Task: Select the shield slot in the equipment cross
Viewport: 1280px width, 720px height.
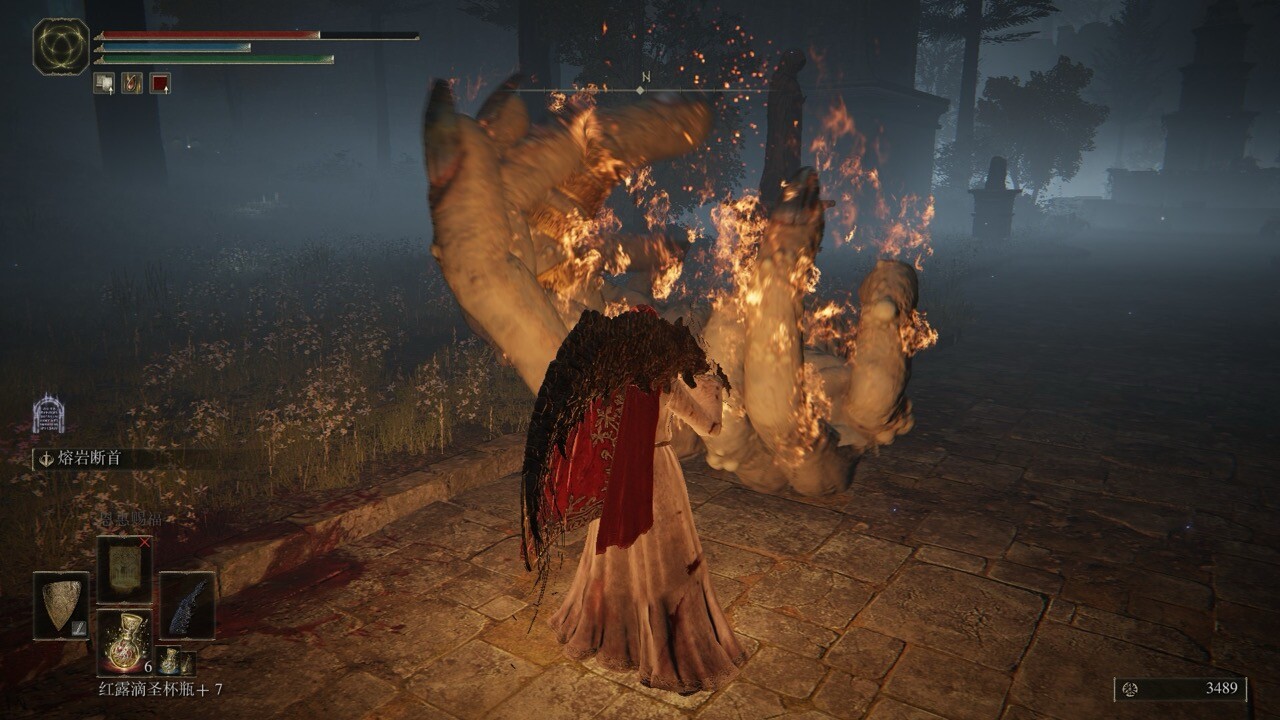Action: click(x=61, y=605)
